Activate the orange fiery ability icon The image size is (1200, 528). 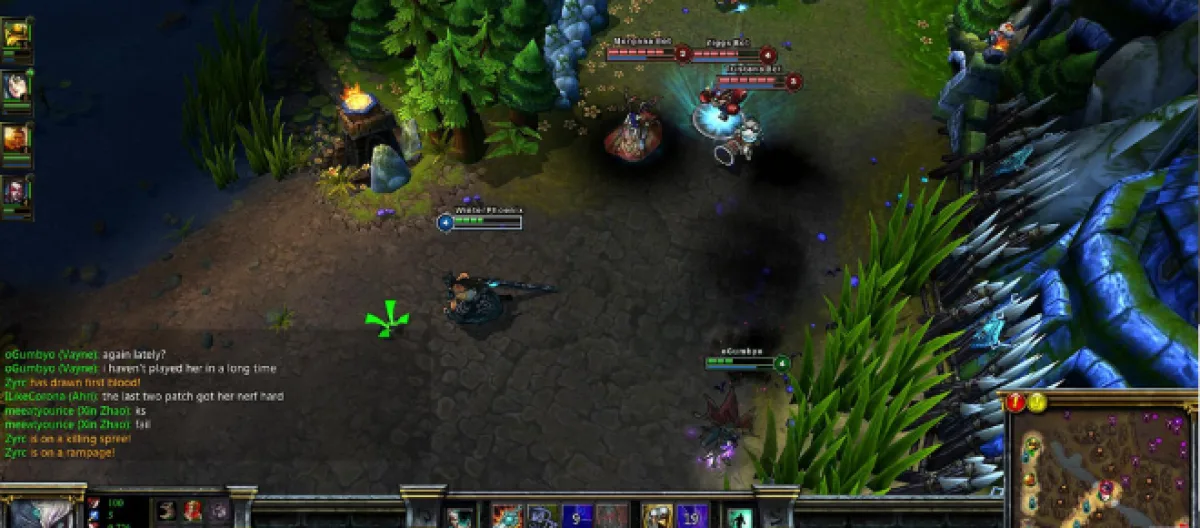507,517
